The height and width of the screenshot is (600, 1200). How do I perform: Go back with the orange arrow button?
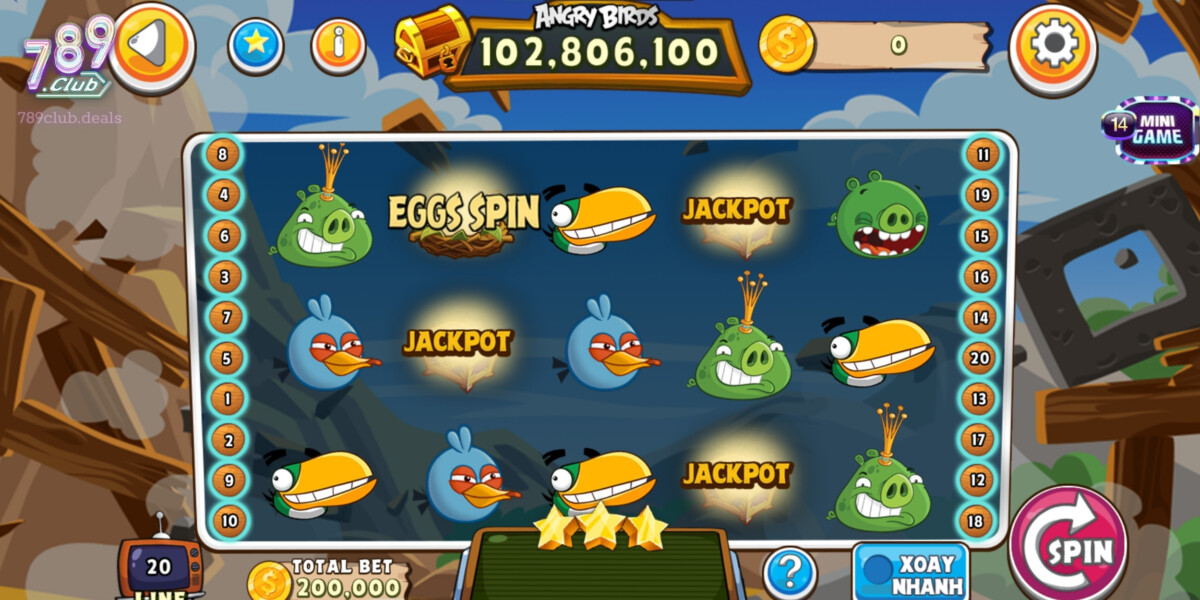tap(151, 45)
